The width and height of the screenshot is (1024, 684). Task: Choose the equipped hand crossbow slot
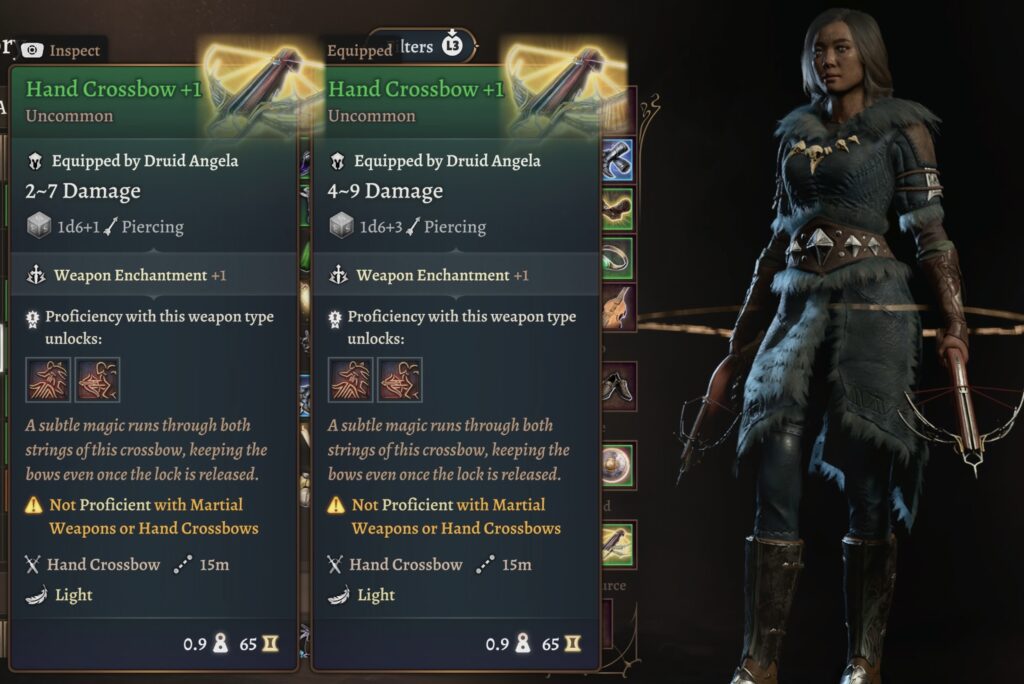[x=617, y=542]
